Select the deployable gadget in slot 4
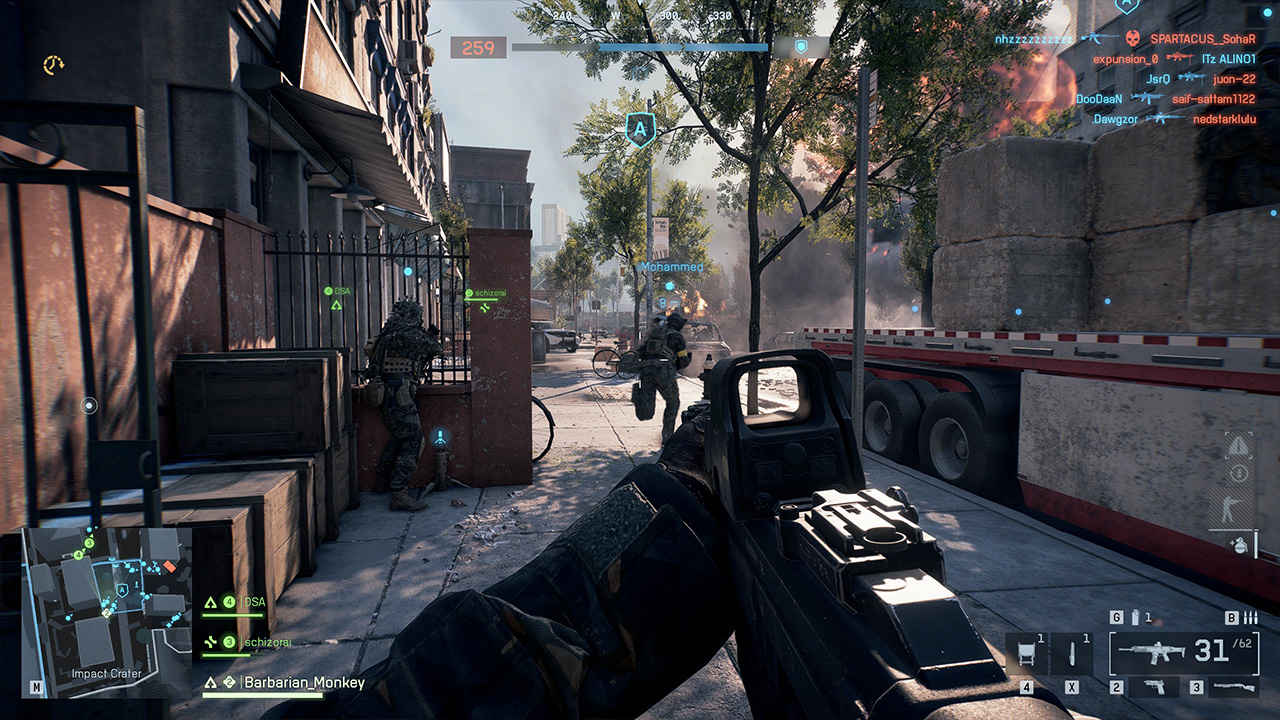 click(1027, 653)
